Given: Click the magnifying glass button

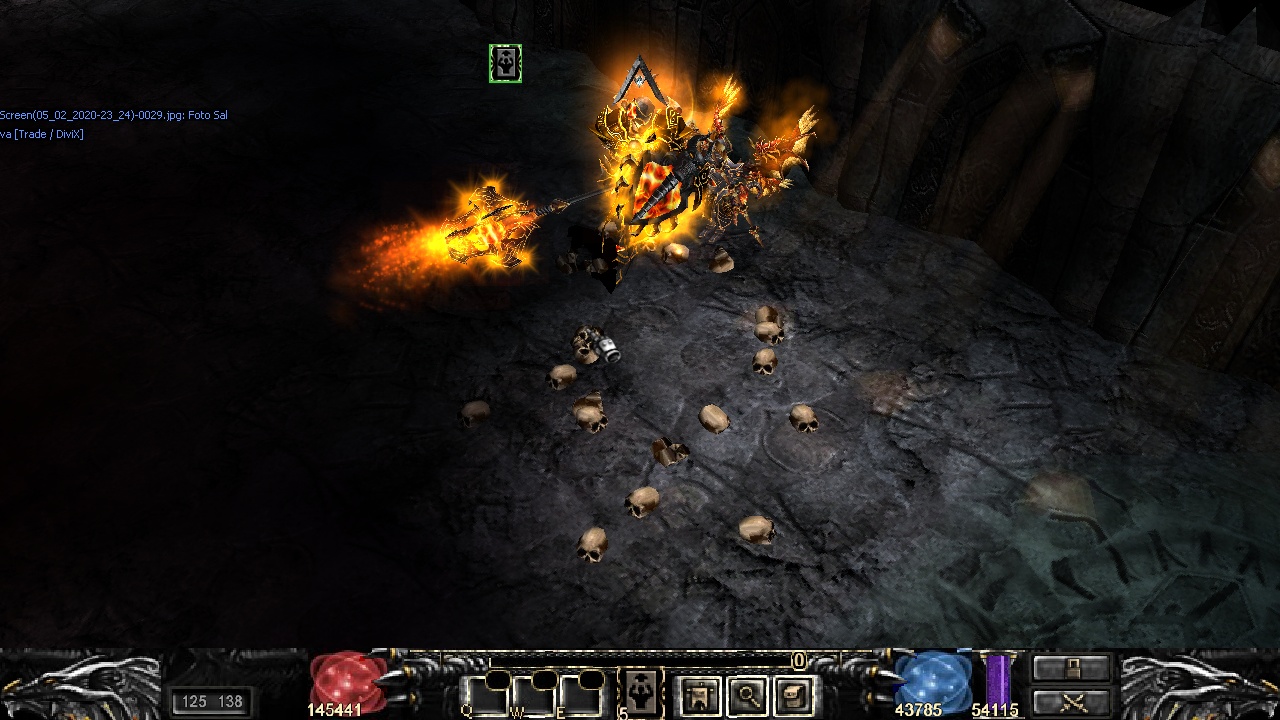Looking at the screenshot, I should pos(747,696).
